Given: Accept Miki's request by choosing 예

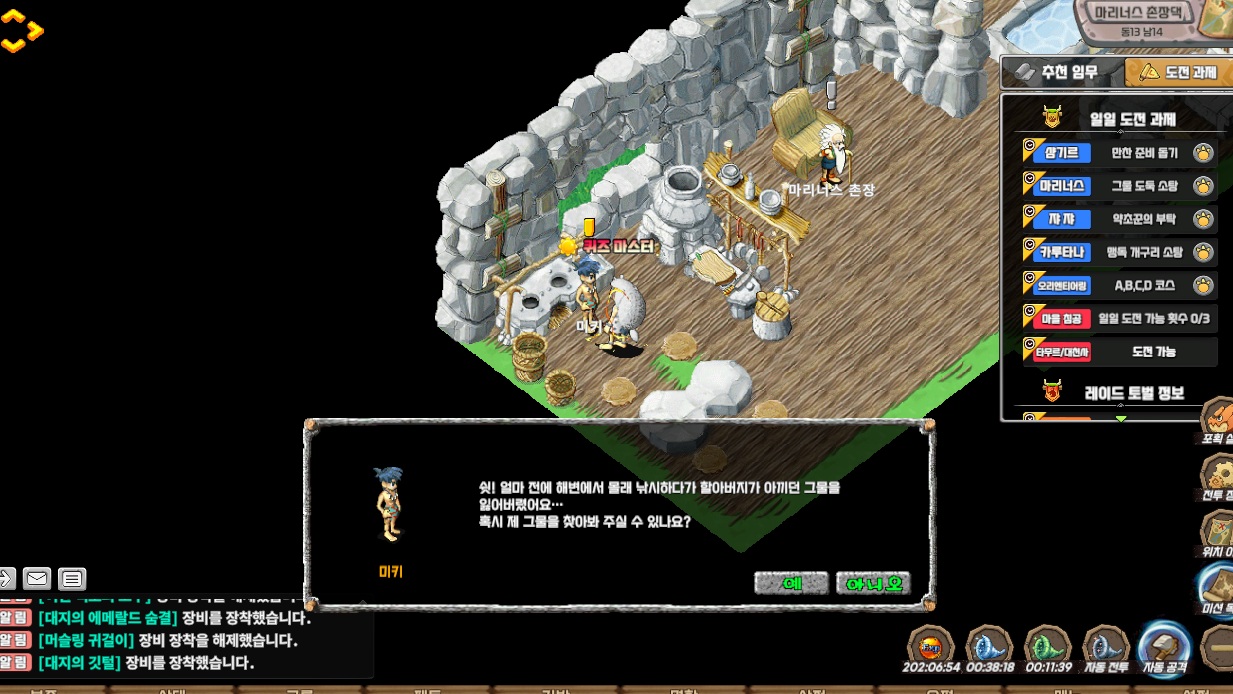Looking at the screenshot, I should 791,583.
